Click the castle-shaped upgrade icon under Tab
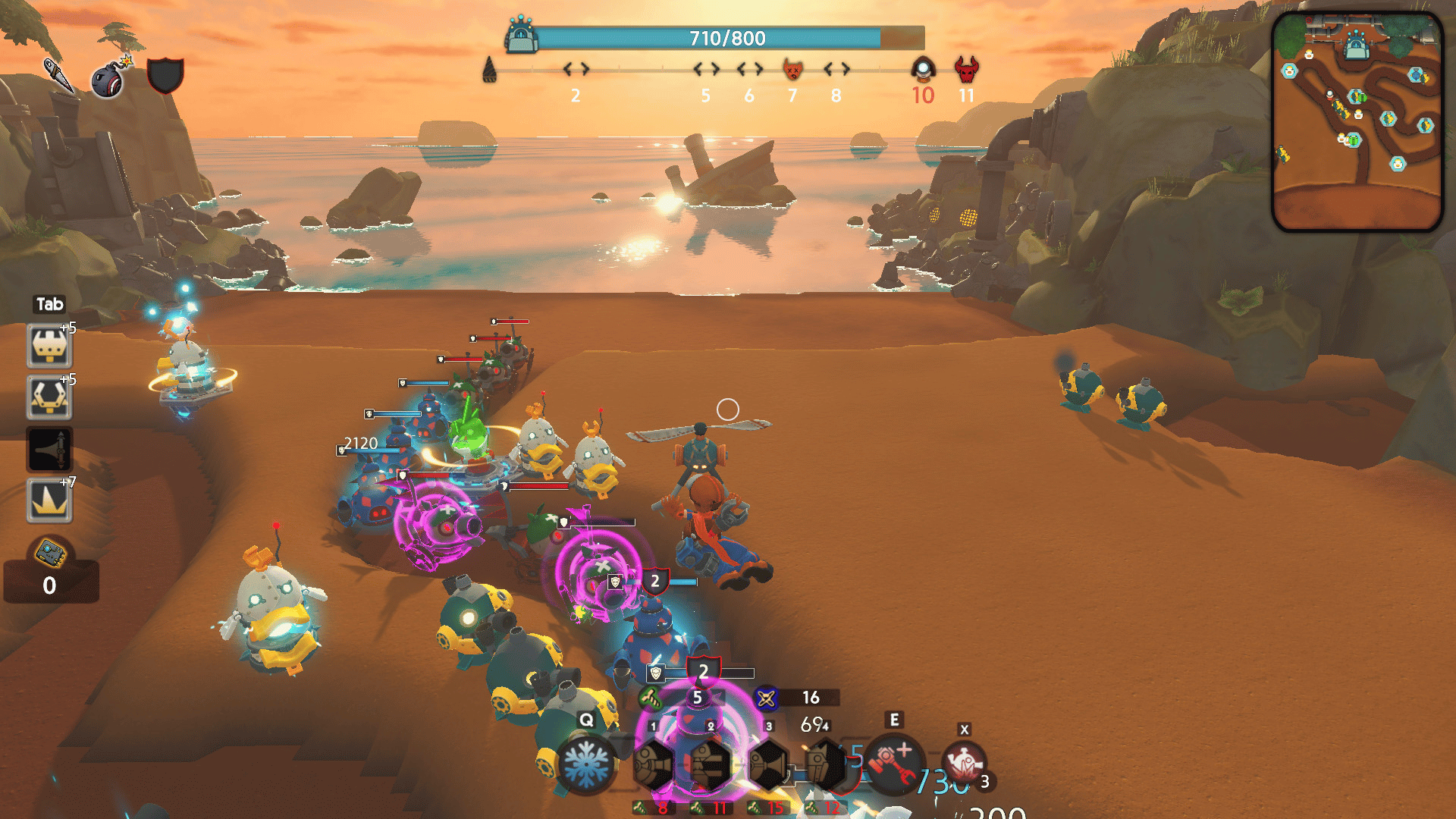Screen dimensions: 1456x819 coord(49,347)
